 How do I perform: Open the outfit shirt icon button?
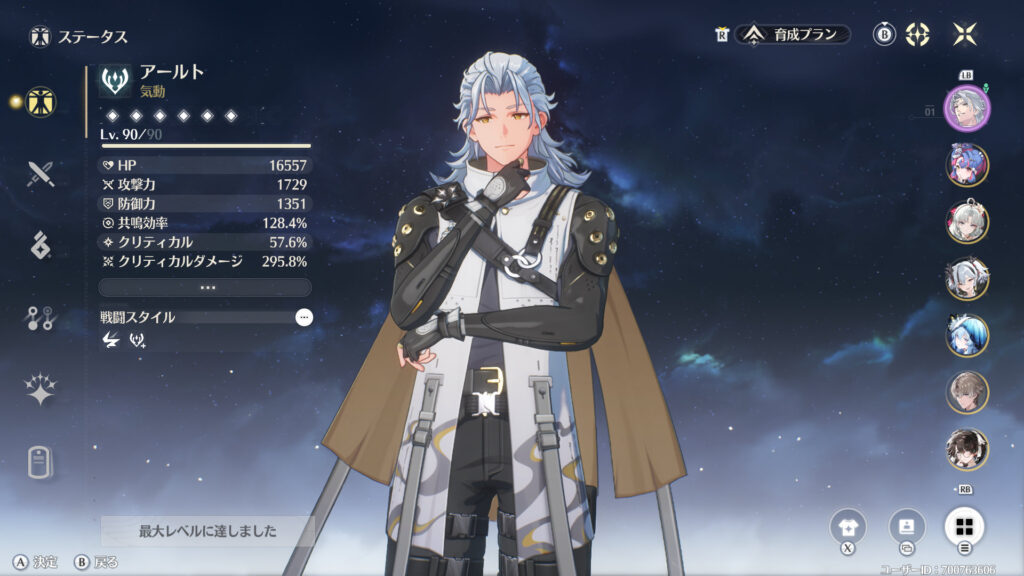848,526
